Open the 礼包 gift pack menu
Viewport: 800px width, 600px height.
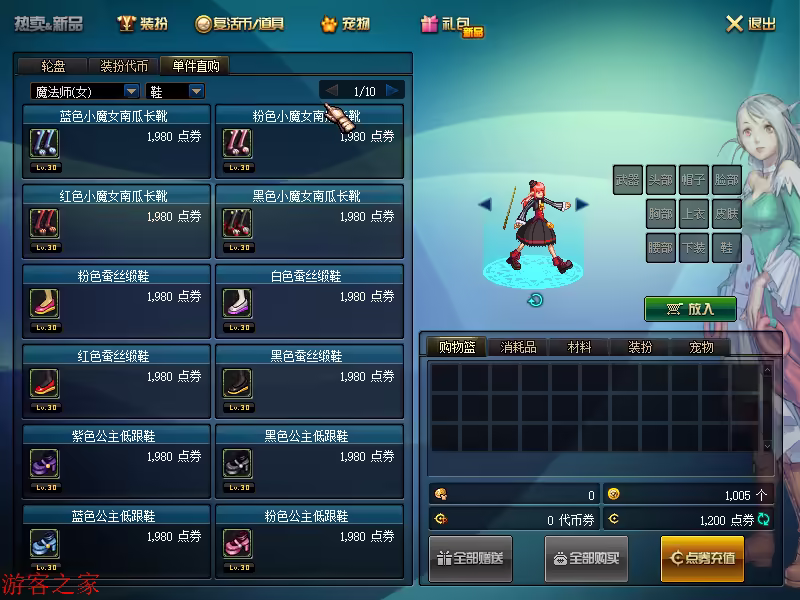tap(452, 25)
